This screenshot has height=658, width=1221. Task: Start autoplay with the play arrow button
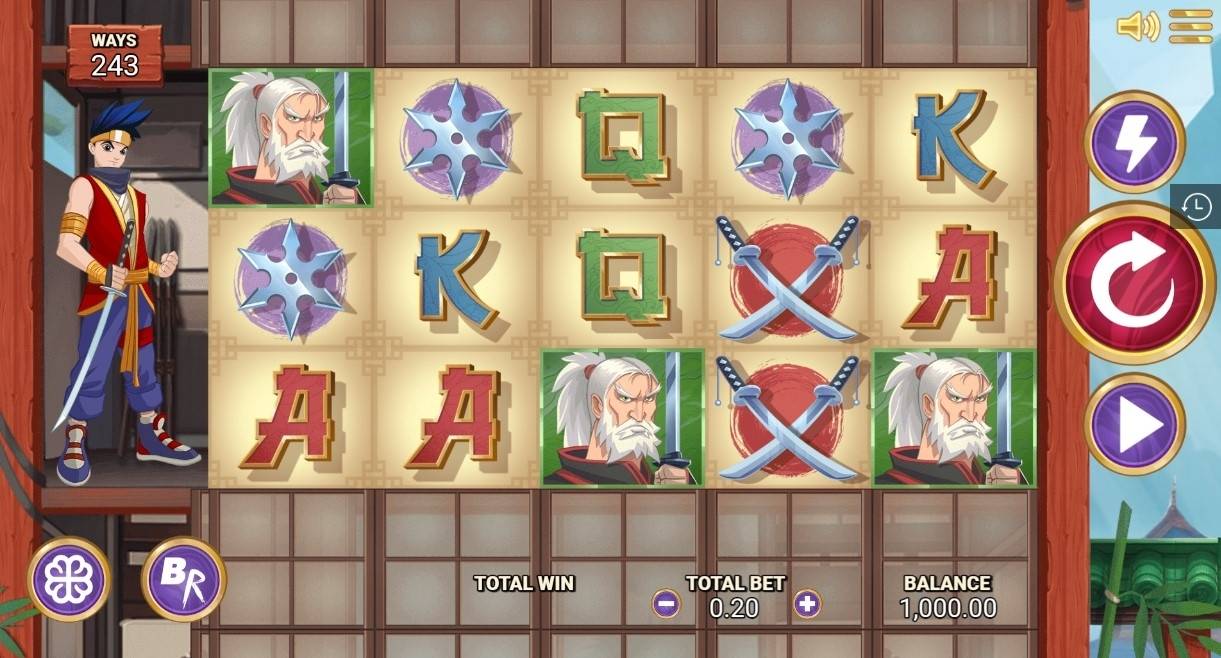tap(1134, 424)
